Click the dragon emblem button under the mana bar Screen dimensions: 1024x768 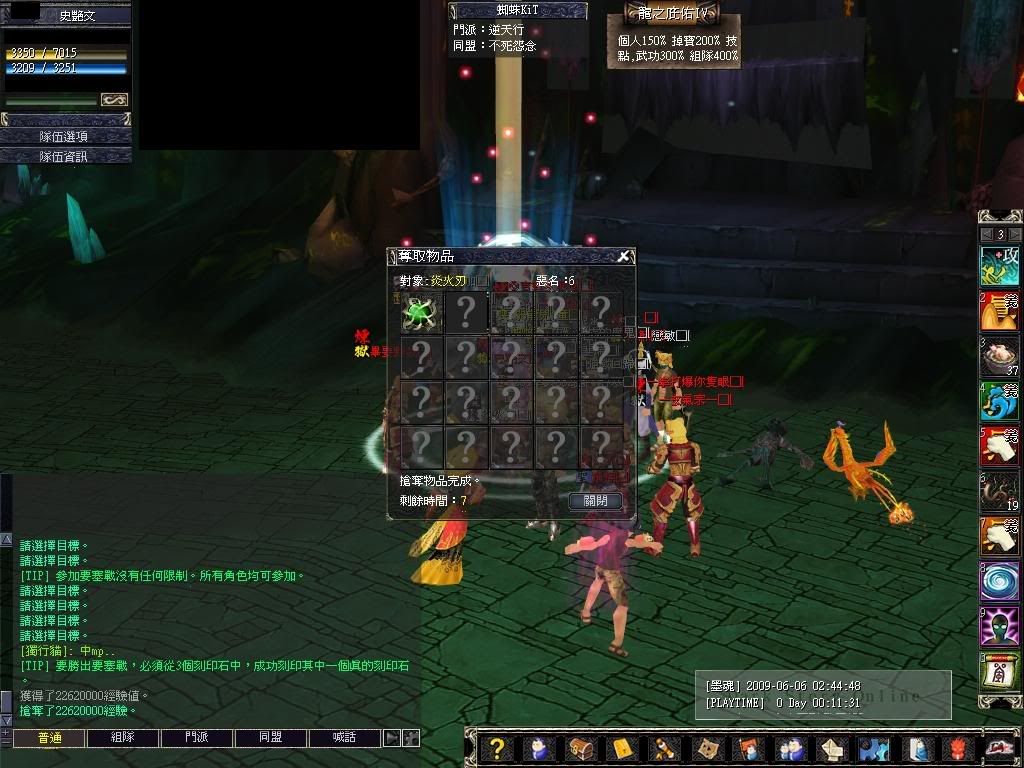pos(114,100)
